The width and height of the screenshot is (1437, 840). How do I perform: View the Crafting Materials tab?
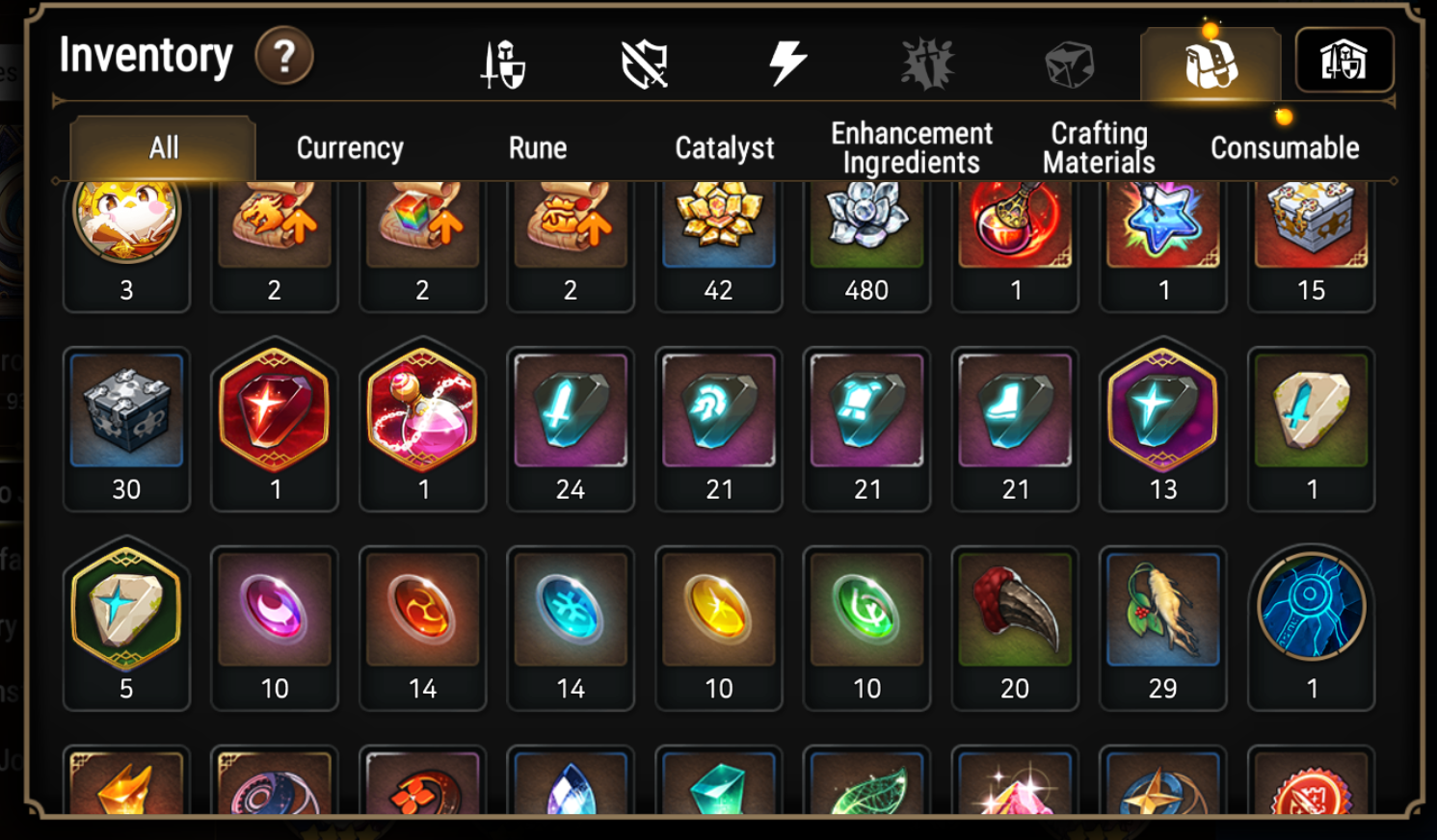(x=1098, y=144)
